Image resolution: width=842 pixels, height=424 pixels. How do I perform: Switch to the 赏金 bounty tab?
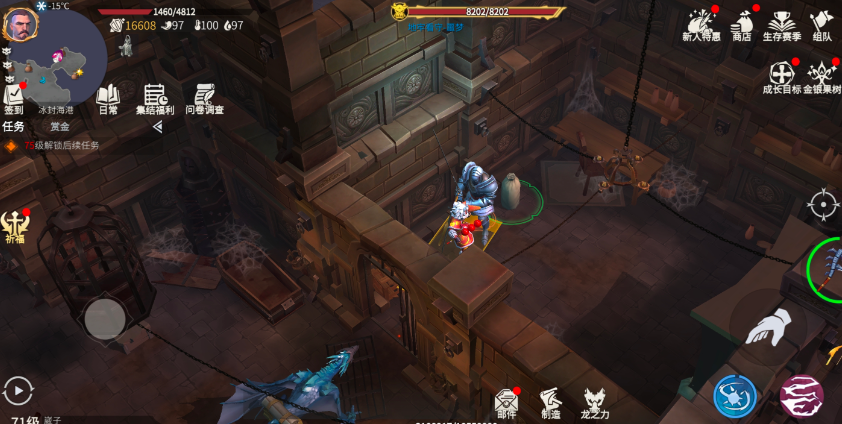(60, 127)
